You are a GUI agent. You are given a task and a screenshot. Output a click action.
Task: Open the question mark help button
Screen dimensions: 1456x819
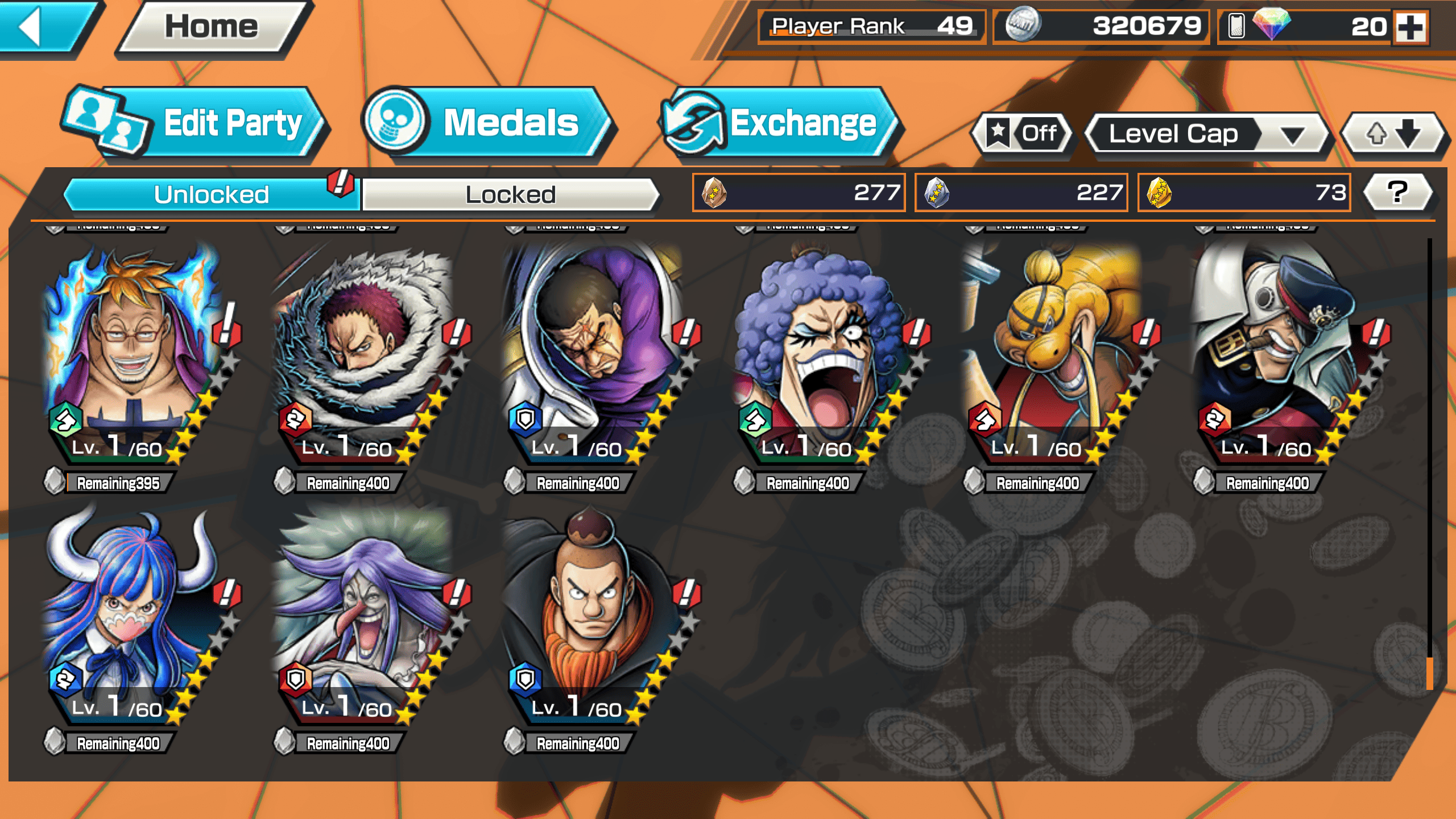[1398, 192]
